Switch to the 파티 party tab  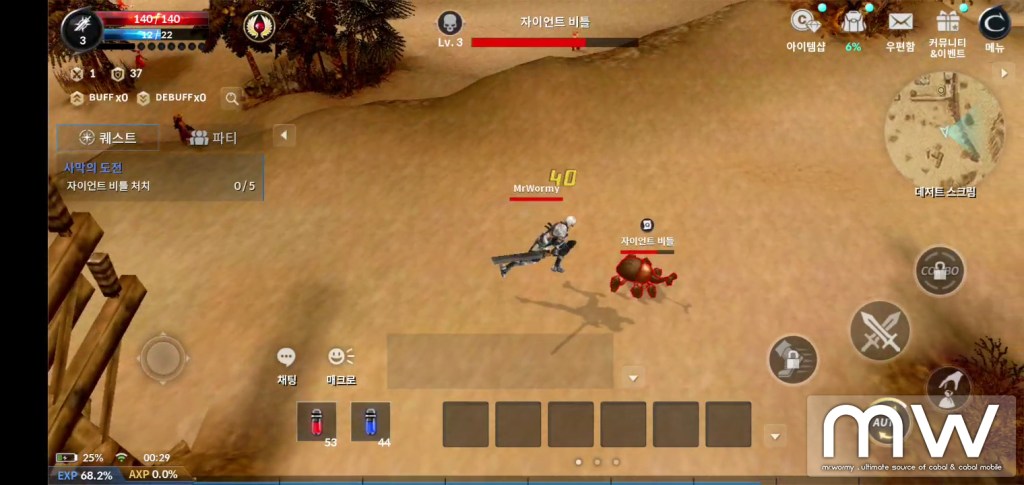click(213, 138)
